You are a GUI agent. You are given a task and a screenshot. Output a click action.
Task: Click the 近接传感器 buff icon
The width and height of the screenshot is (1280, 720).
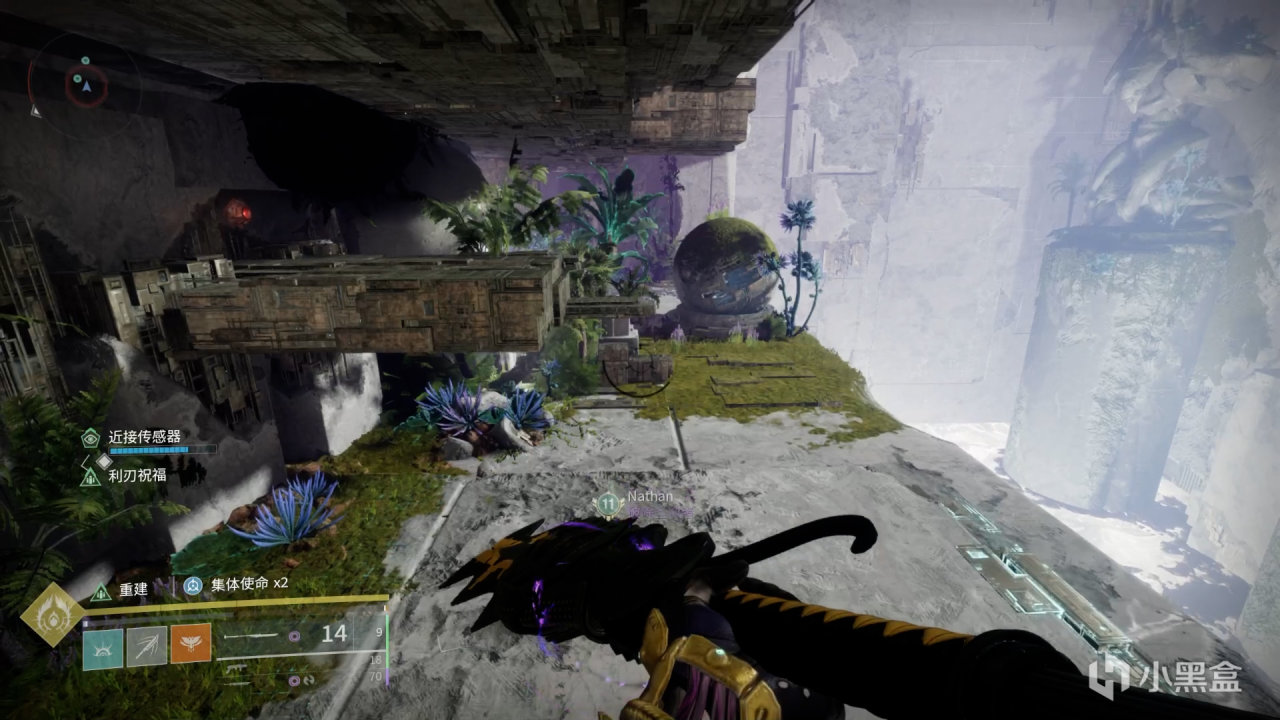[90, 437]
